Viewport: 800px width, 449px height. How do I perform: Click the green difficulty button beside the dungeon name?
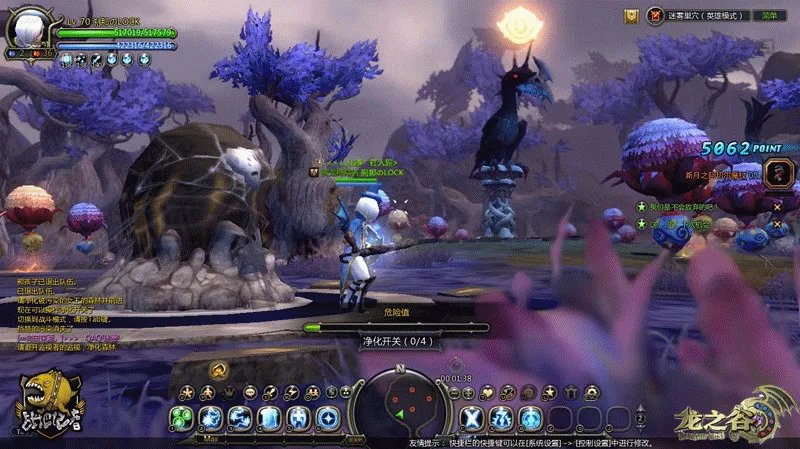(769, 15)
